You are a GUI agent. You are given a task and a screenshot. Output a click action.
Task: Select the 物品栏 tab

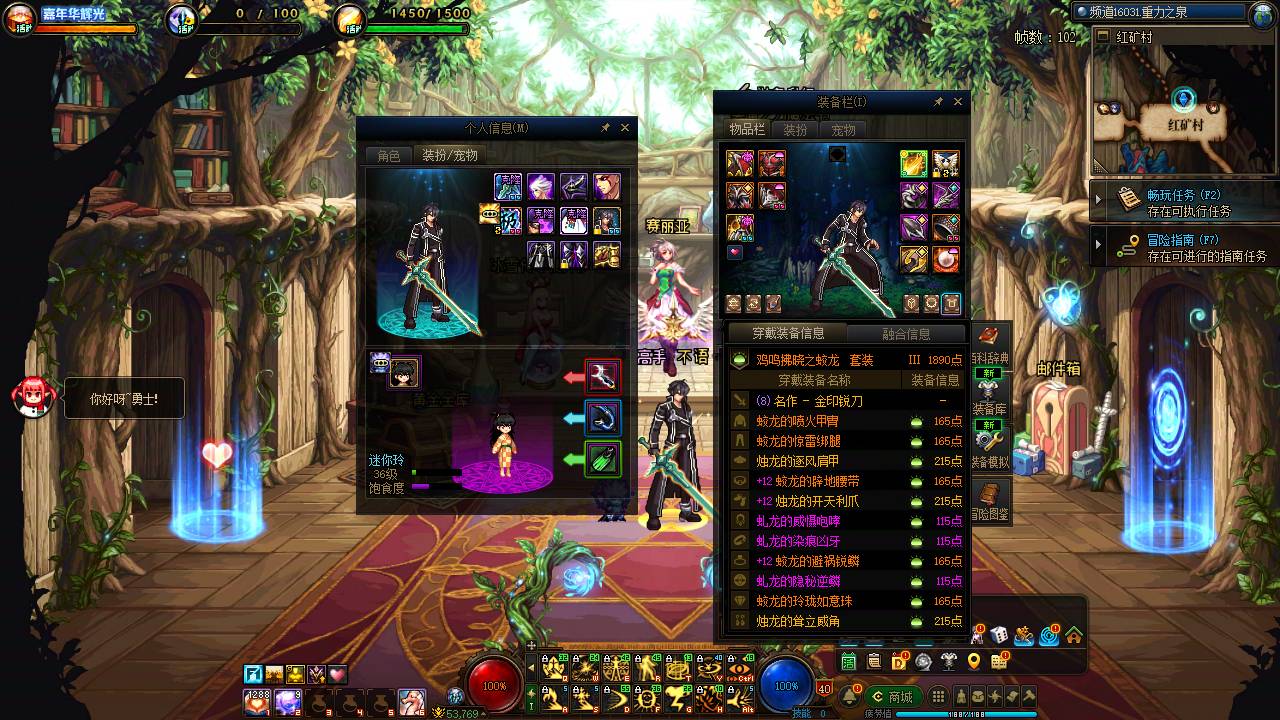[x=746, y=130]
